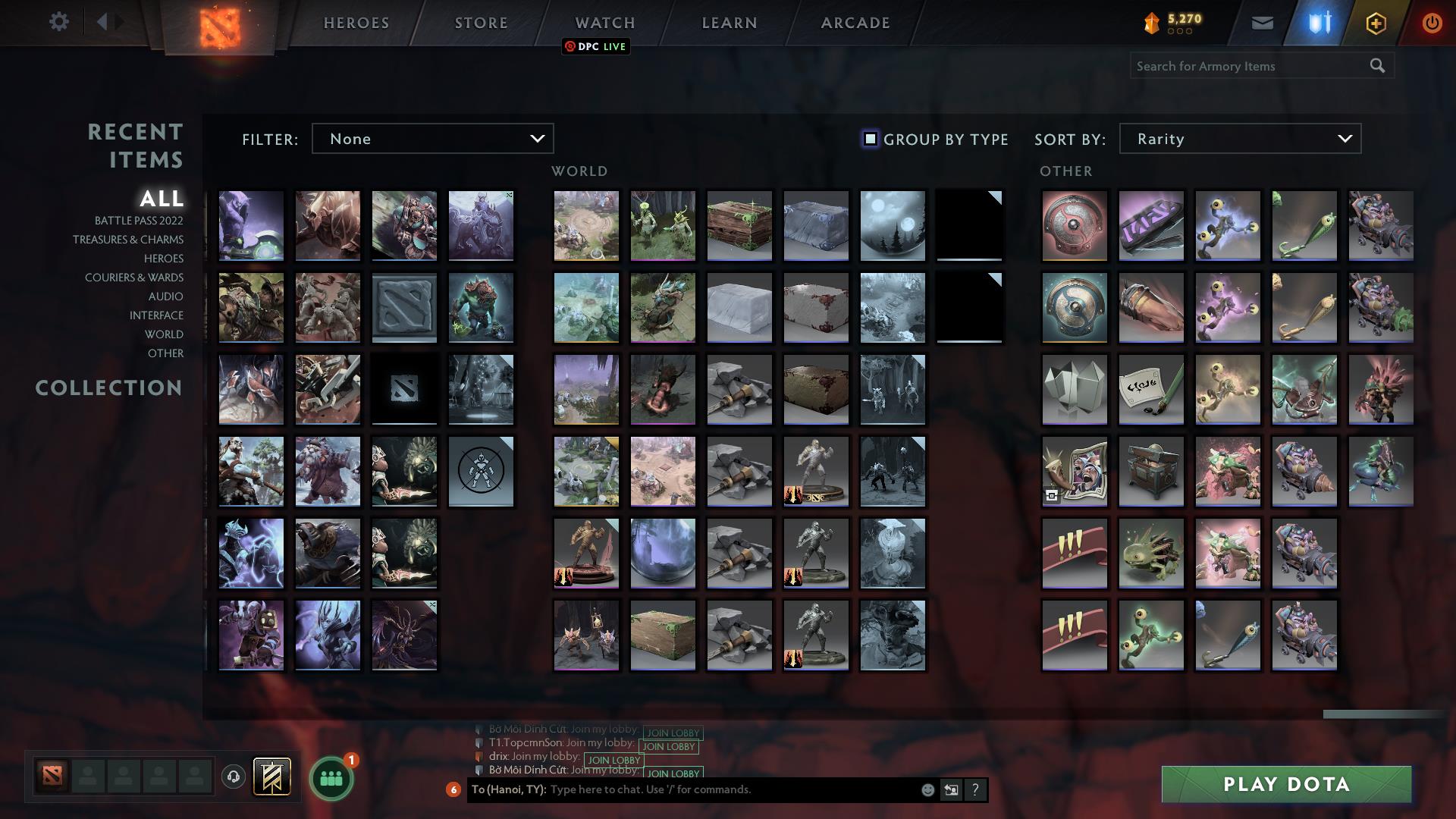
Task: Click the chat help question mark icon
Action: coord(974,790)
